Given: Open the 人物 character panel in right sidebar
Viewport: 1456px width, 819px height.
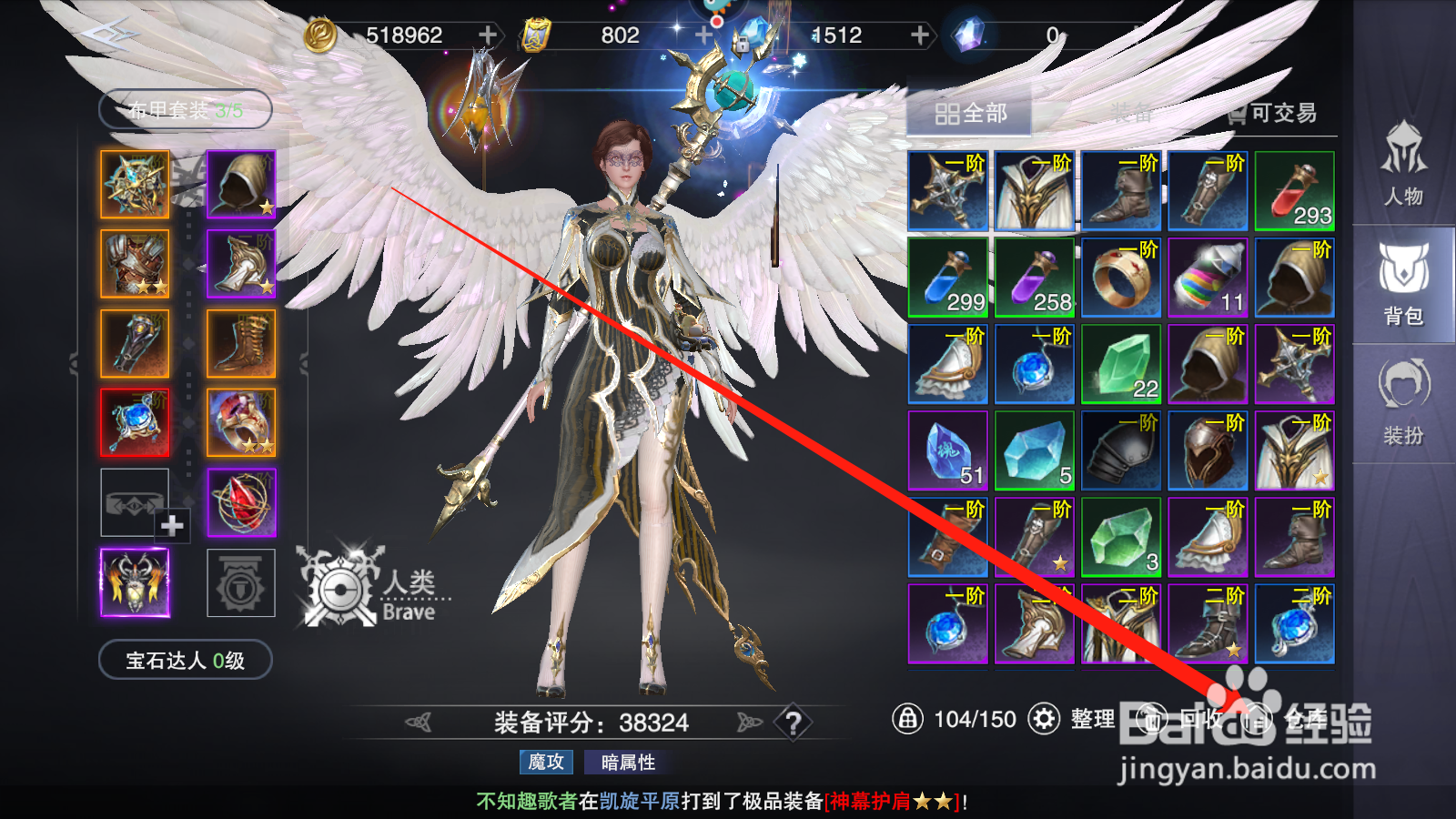Looking at the screenshot, I should click(x=1404, y=173).
